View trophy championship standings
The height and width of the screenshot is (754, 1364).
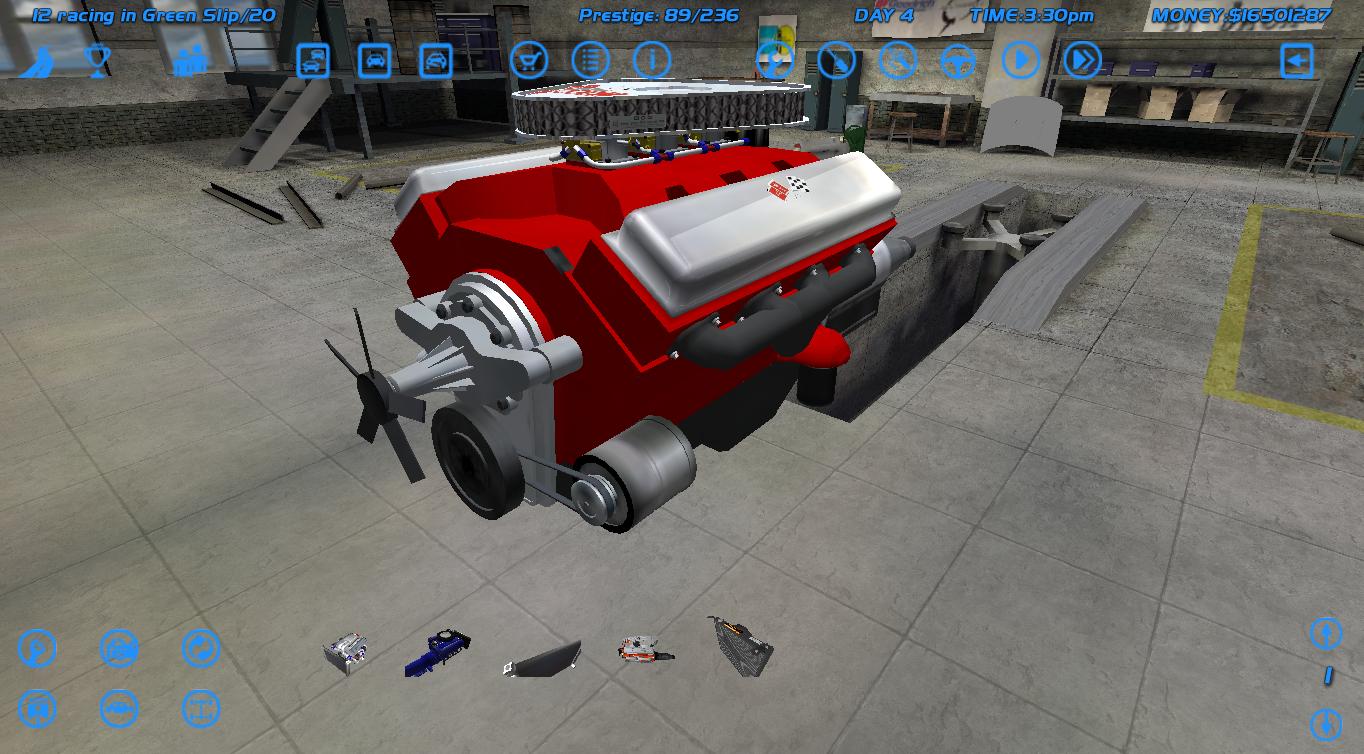tap(94, 60)
